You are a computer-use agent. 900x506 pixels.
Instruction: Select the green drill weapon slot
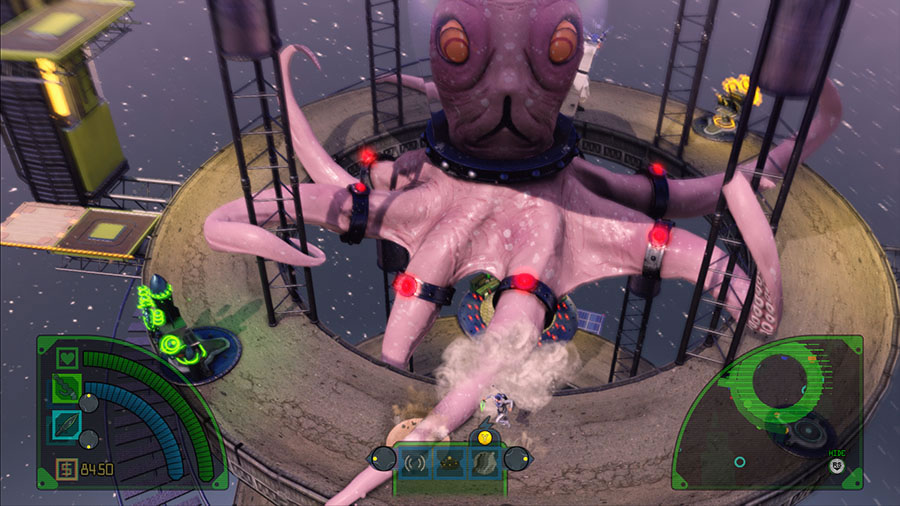[66, 387]
